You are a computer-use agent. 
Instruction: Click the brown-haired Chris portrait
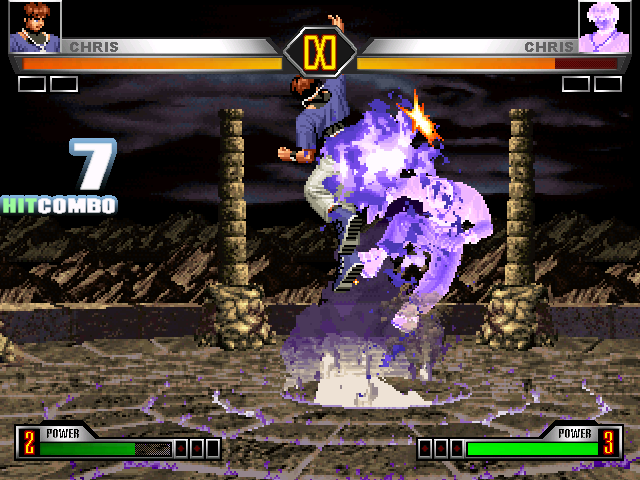(34, 27)
